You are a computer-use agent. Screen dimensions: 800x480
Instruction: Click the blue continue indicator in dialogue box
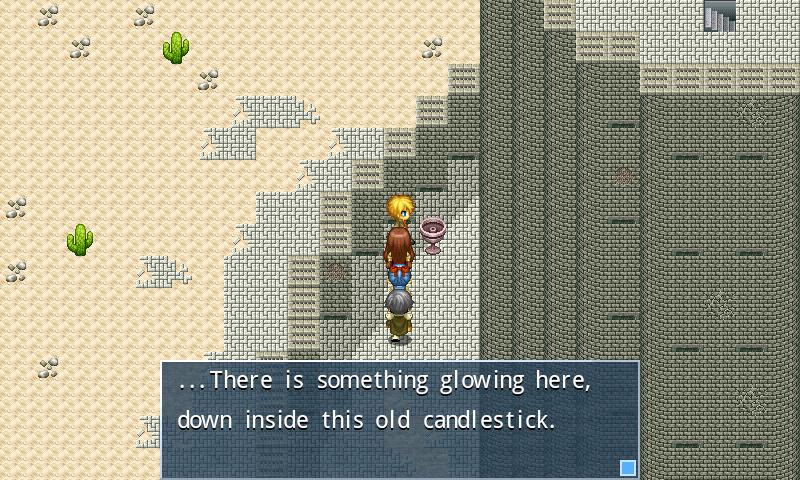pyautogui.click(x=628, y=467)
